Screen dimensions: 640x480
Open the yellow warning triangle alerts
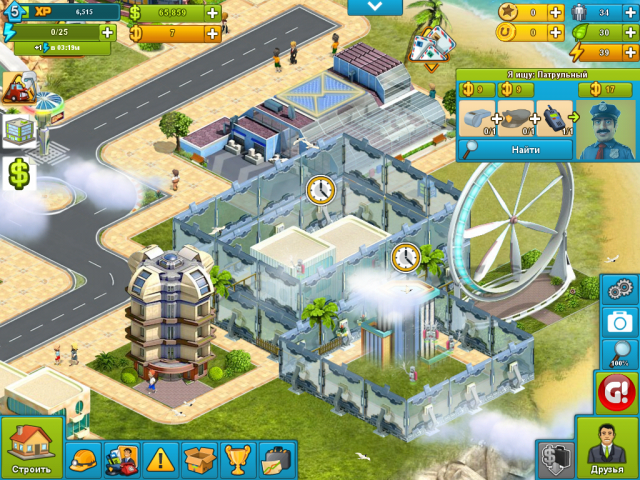(x=160, y=459)
